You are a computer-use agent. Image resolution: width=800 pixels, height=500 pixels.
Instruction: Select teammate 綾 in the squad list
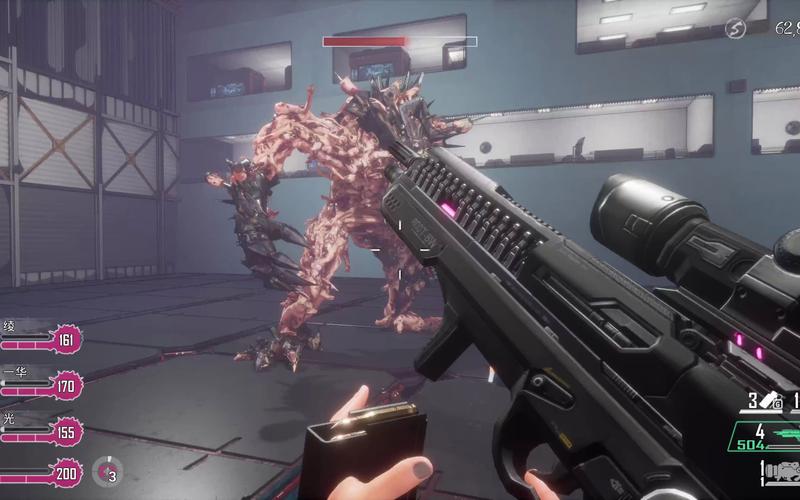(x=40, y=341)
